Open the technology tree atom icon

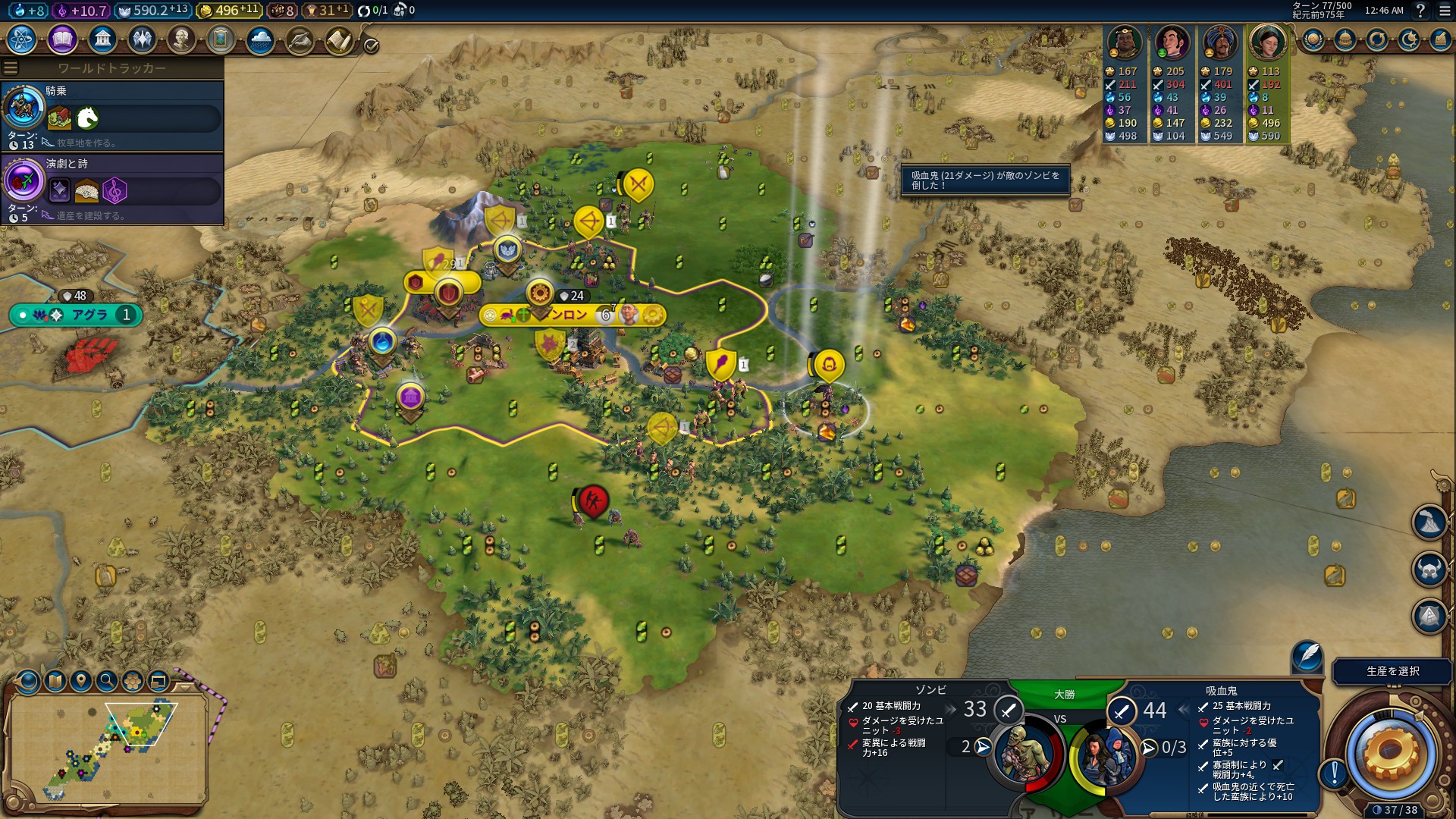pyautogui.click(x=22, y=39)
